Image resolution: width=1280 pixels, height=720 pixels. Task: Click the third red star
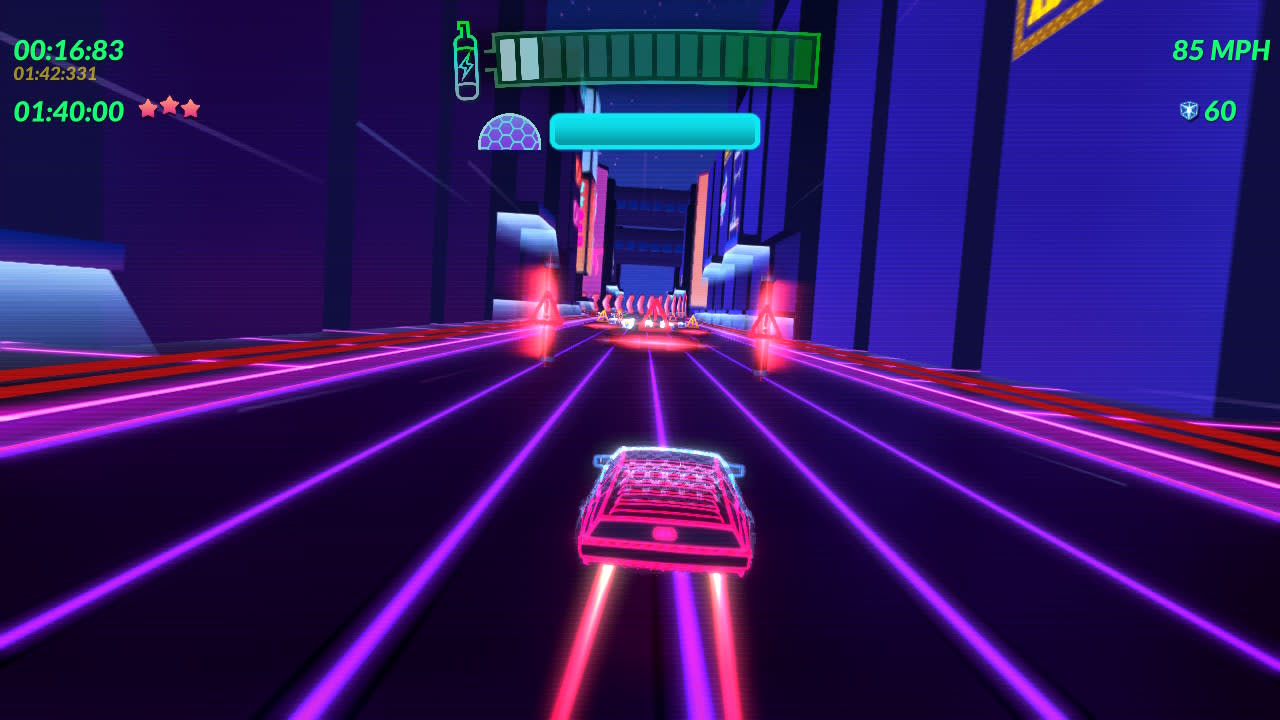coord(190,107)
